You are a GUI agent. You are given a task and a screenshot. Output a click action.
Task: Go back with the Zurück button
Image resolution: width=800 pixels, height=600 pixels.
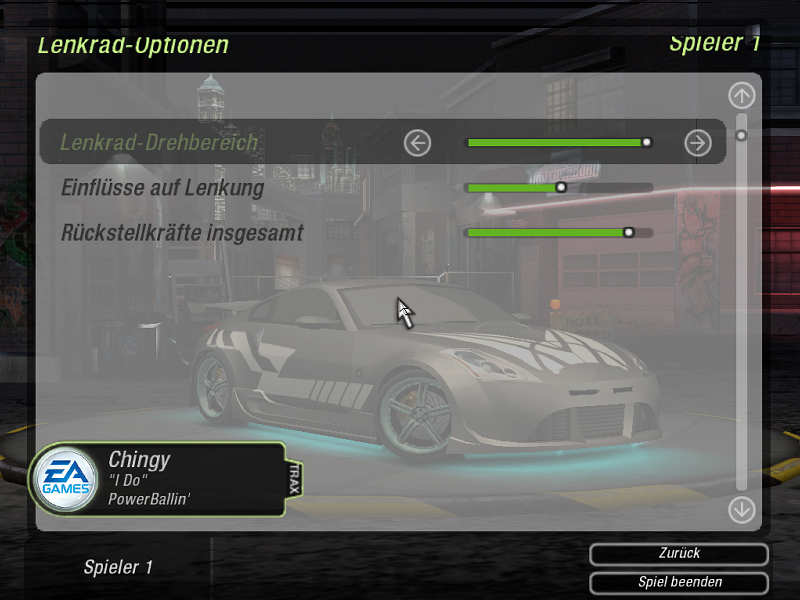tap(679, 554)
